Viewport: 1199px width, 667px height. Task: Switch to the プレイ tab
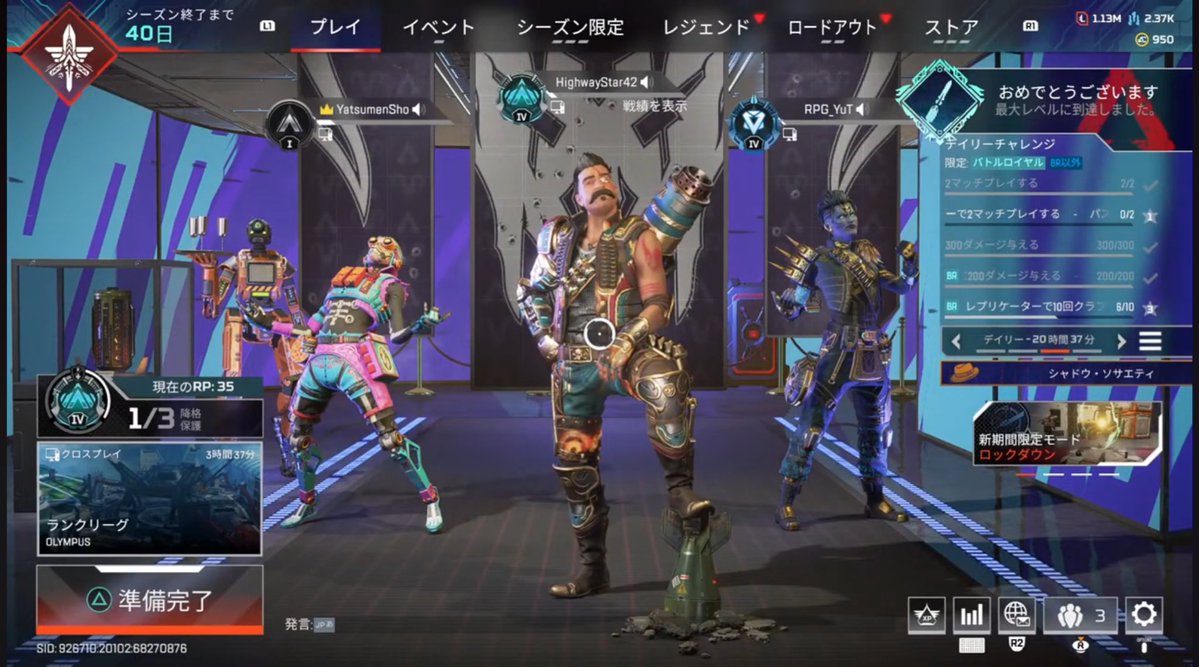(x=335, y=28)
